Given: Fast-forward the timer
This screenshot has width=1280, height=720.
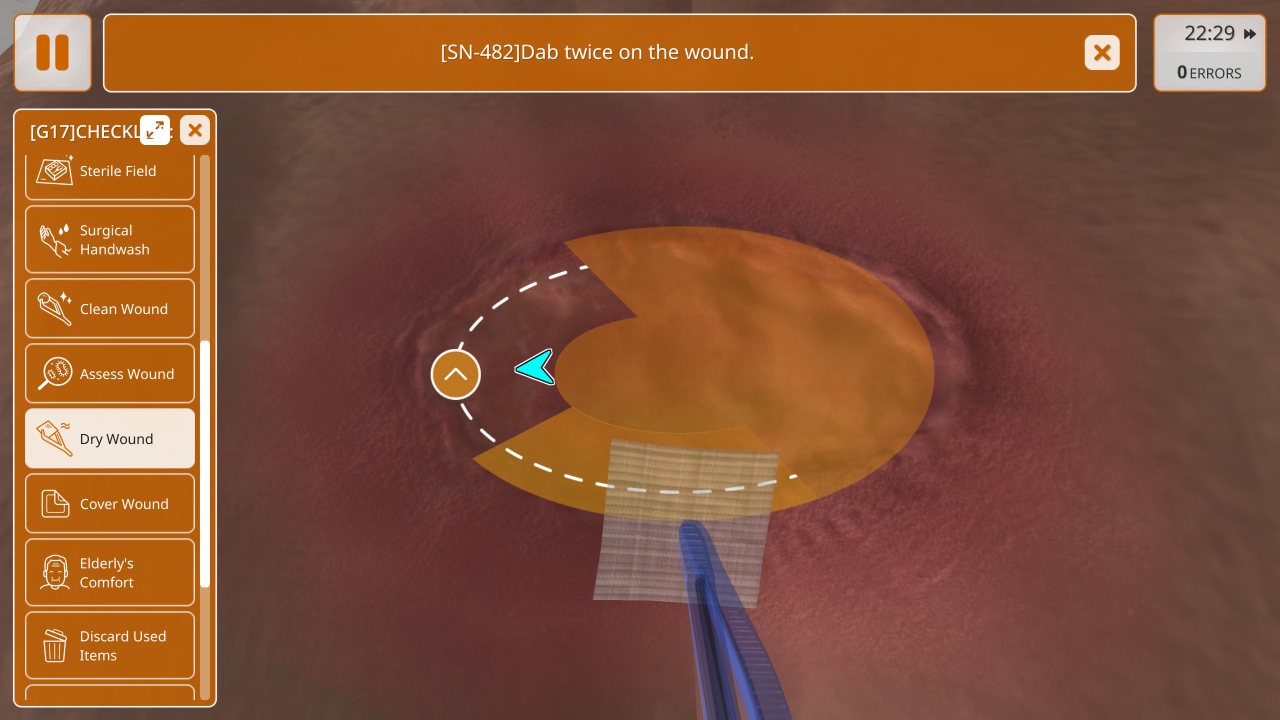Looking at the screenshot, I should click(x=1250, y=34).
